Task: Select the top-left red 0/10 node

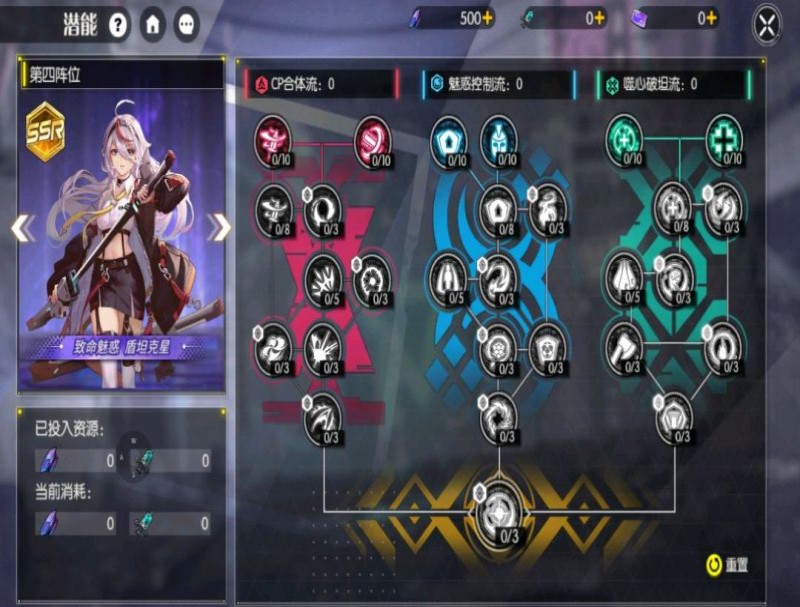Action: [x=272, y=136]
